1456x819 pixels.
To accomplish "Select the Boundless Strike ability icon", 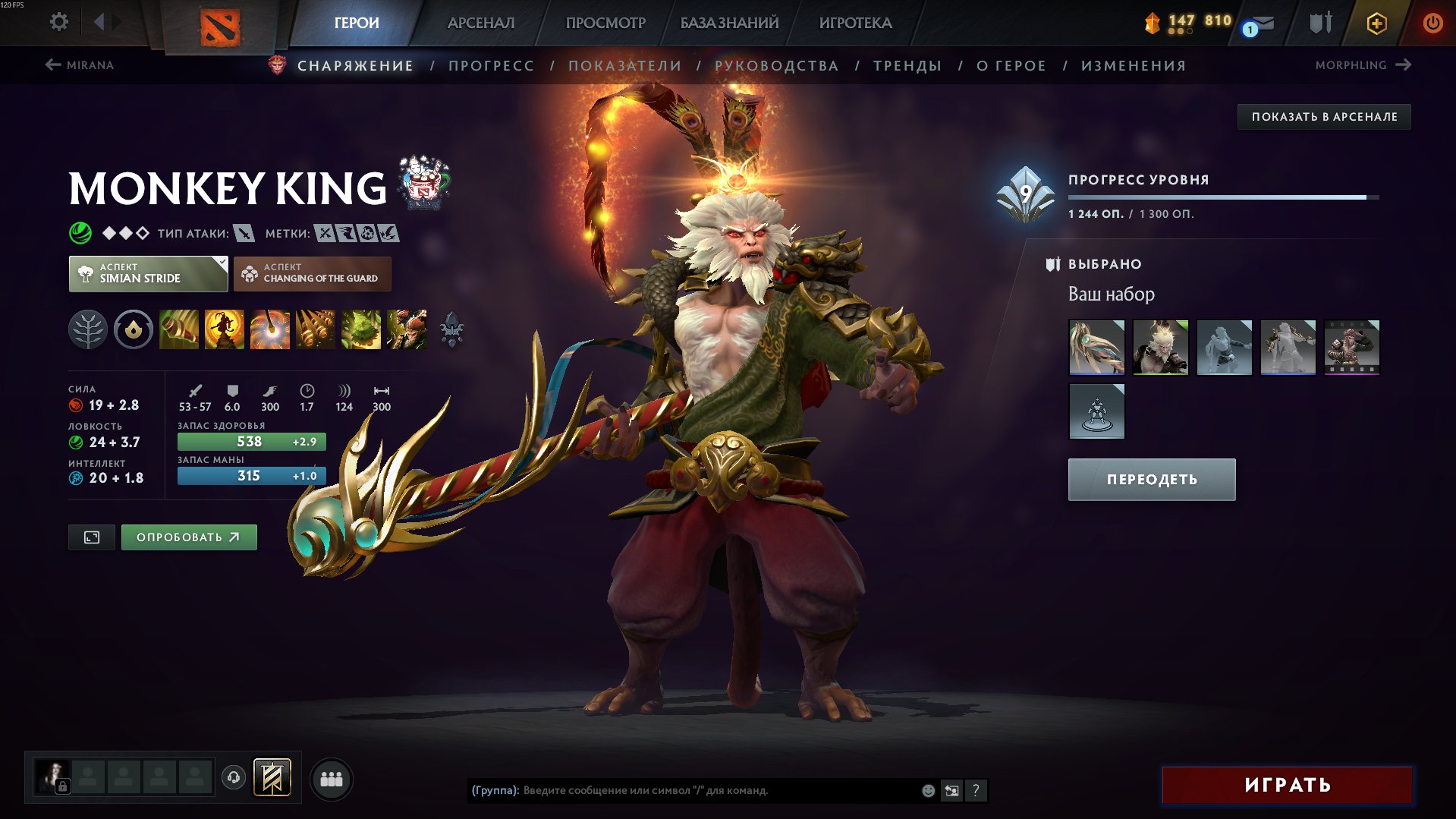I will 178,329.
